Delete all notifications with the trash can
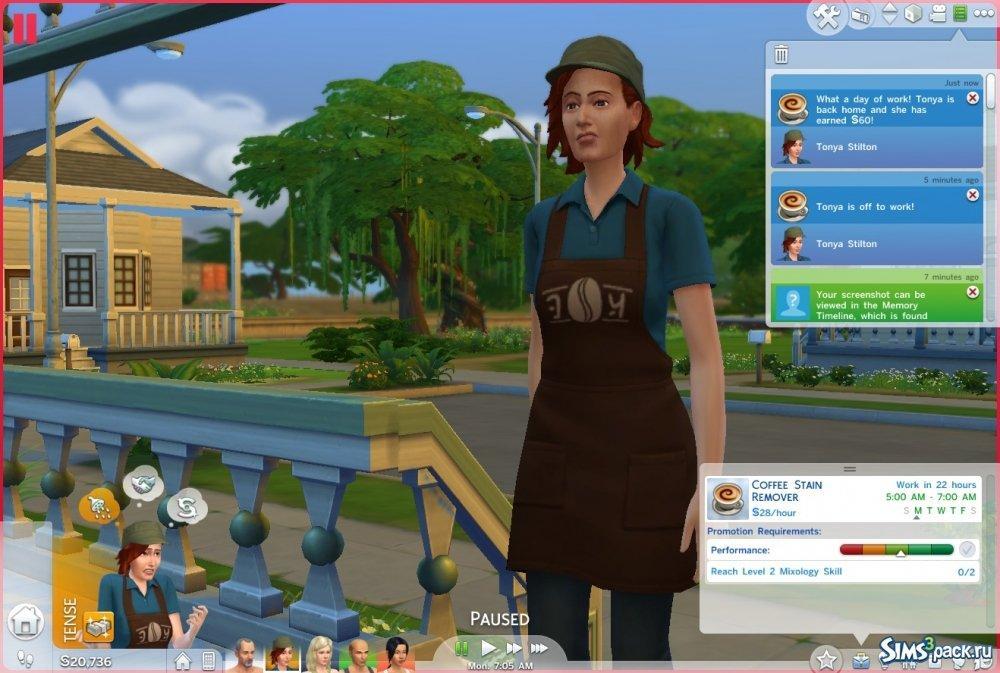This screenshot has width=1000, height=673. (x=781, y=54)
